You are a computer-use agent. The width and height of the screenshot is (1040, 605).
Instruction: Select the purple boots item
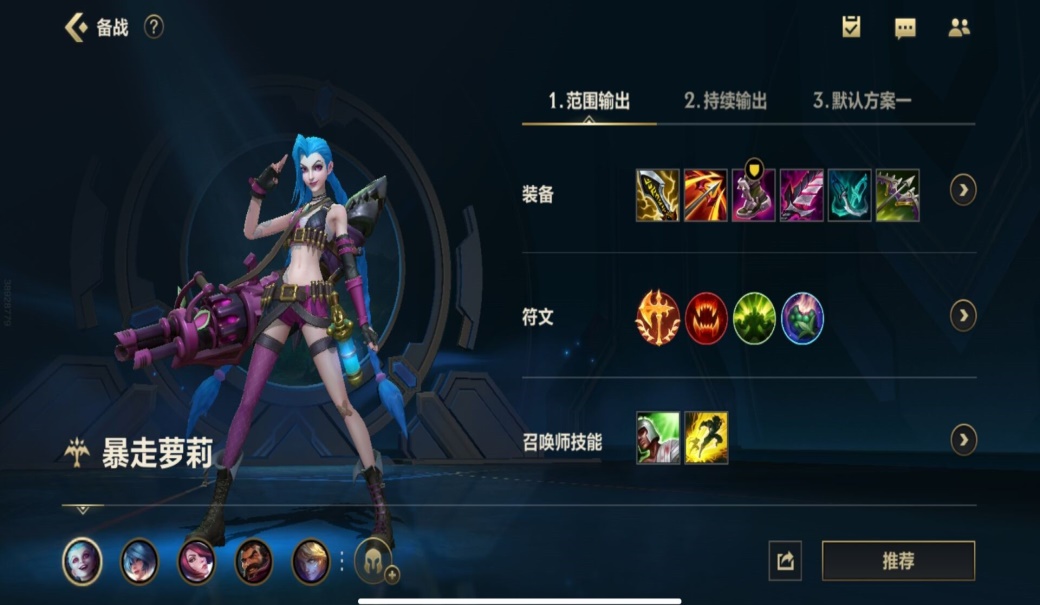point(754,195)
